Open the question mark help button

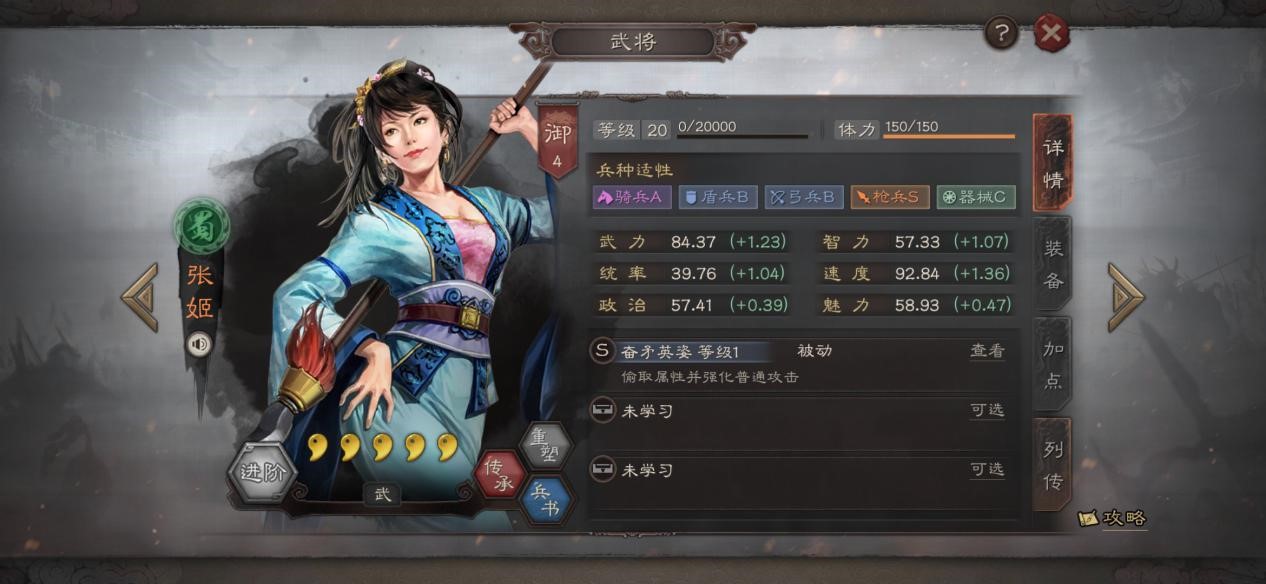click(x=1001, y=35)
